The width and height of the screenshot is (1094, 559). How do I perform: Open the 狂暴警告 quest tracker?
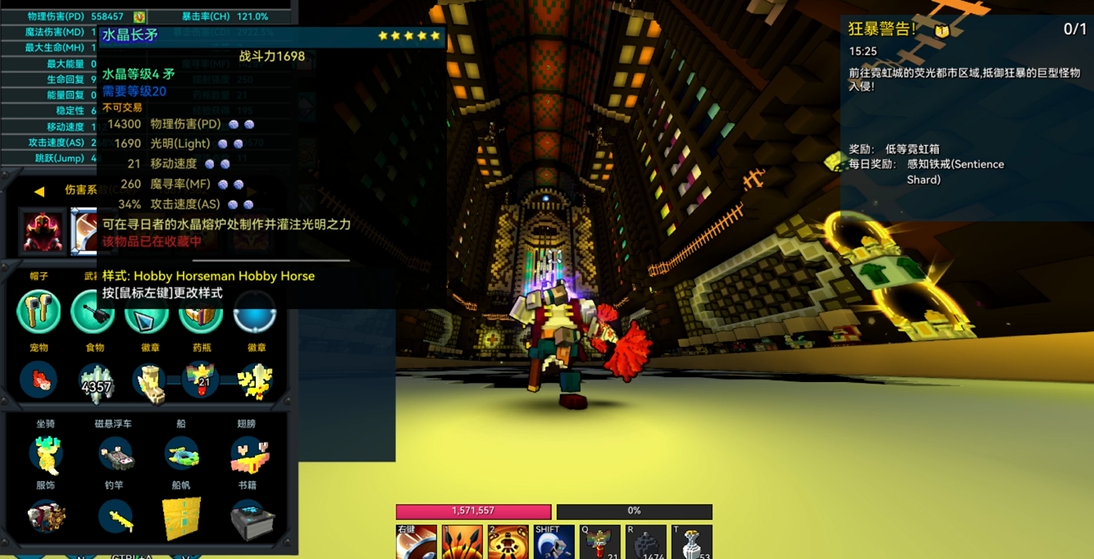pyautogui.click(x=882, y=29)
